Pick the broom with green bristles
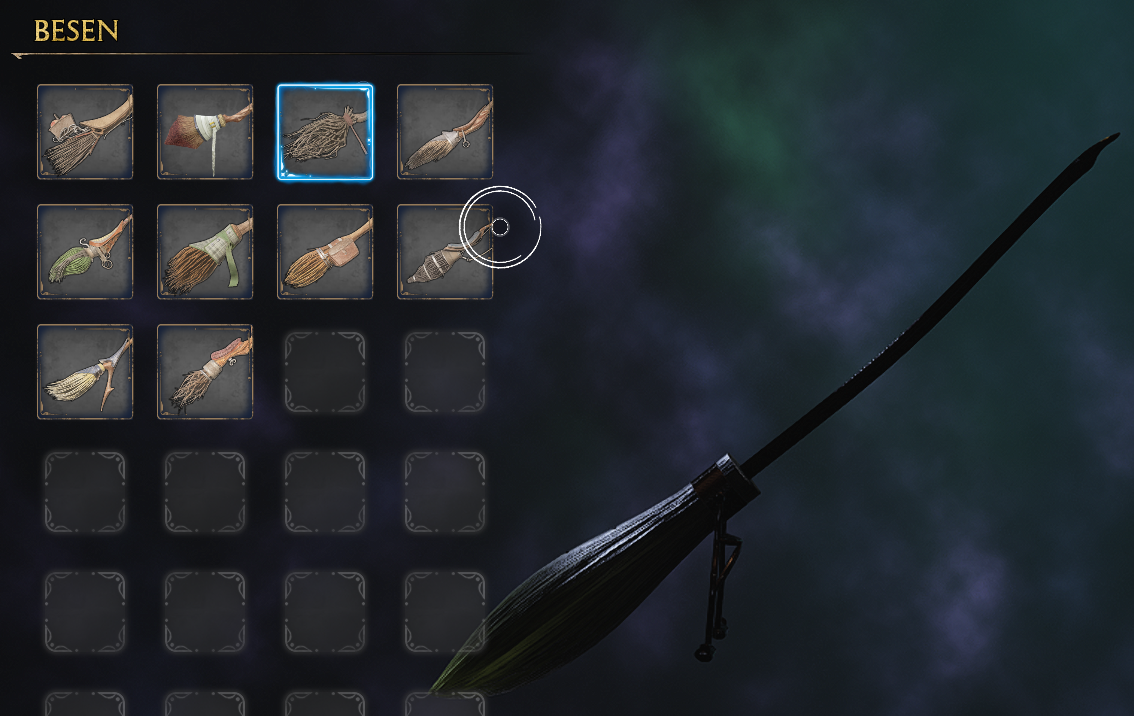This screenshot has width=1134, height=716. (85, 252)
